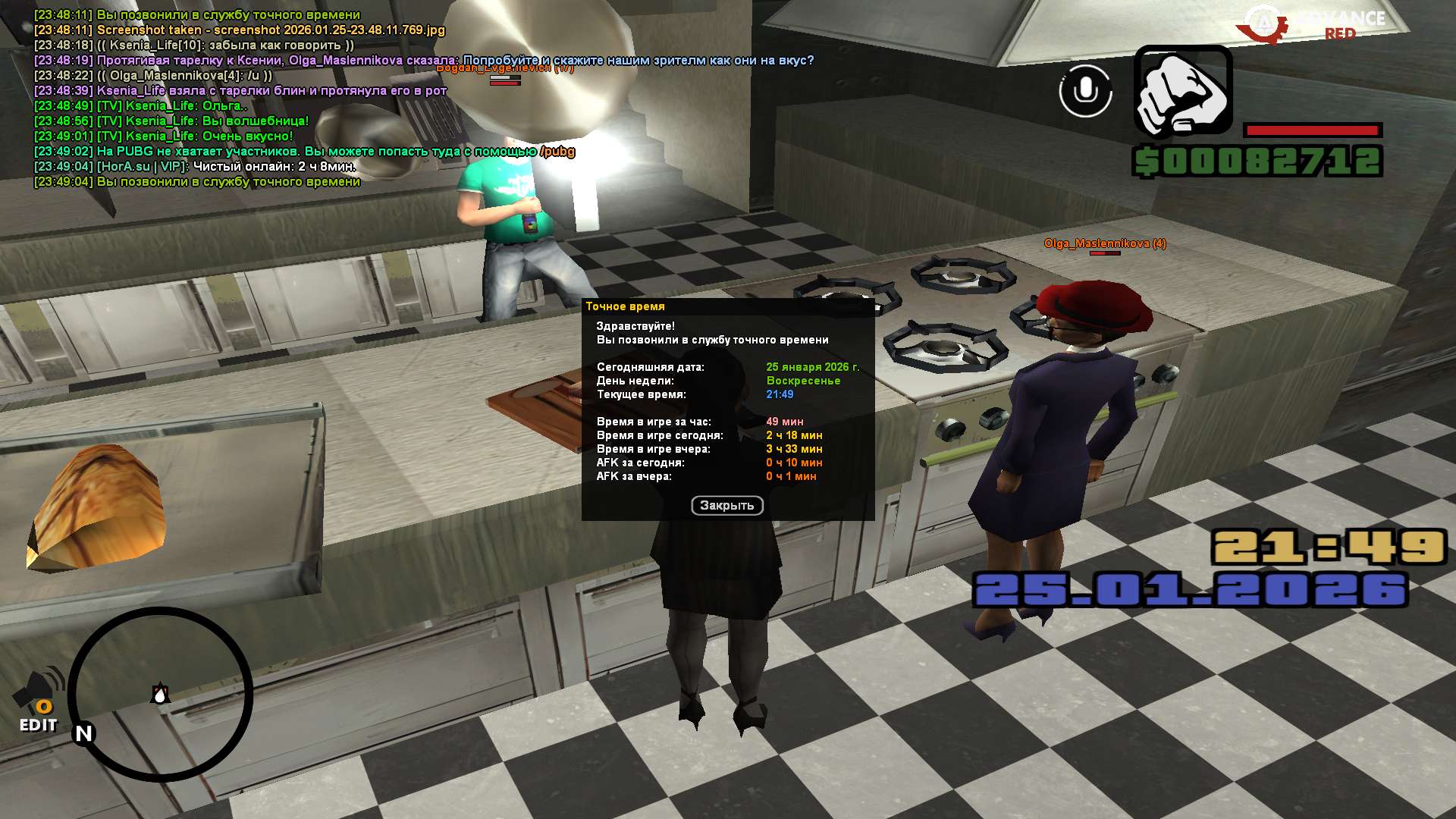Select the fist weapon icon
This screenshot has width=1456, height=819.
1182,93
